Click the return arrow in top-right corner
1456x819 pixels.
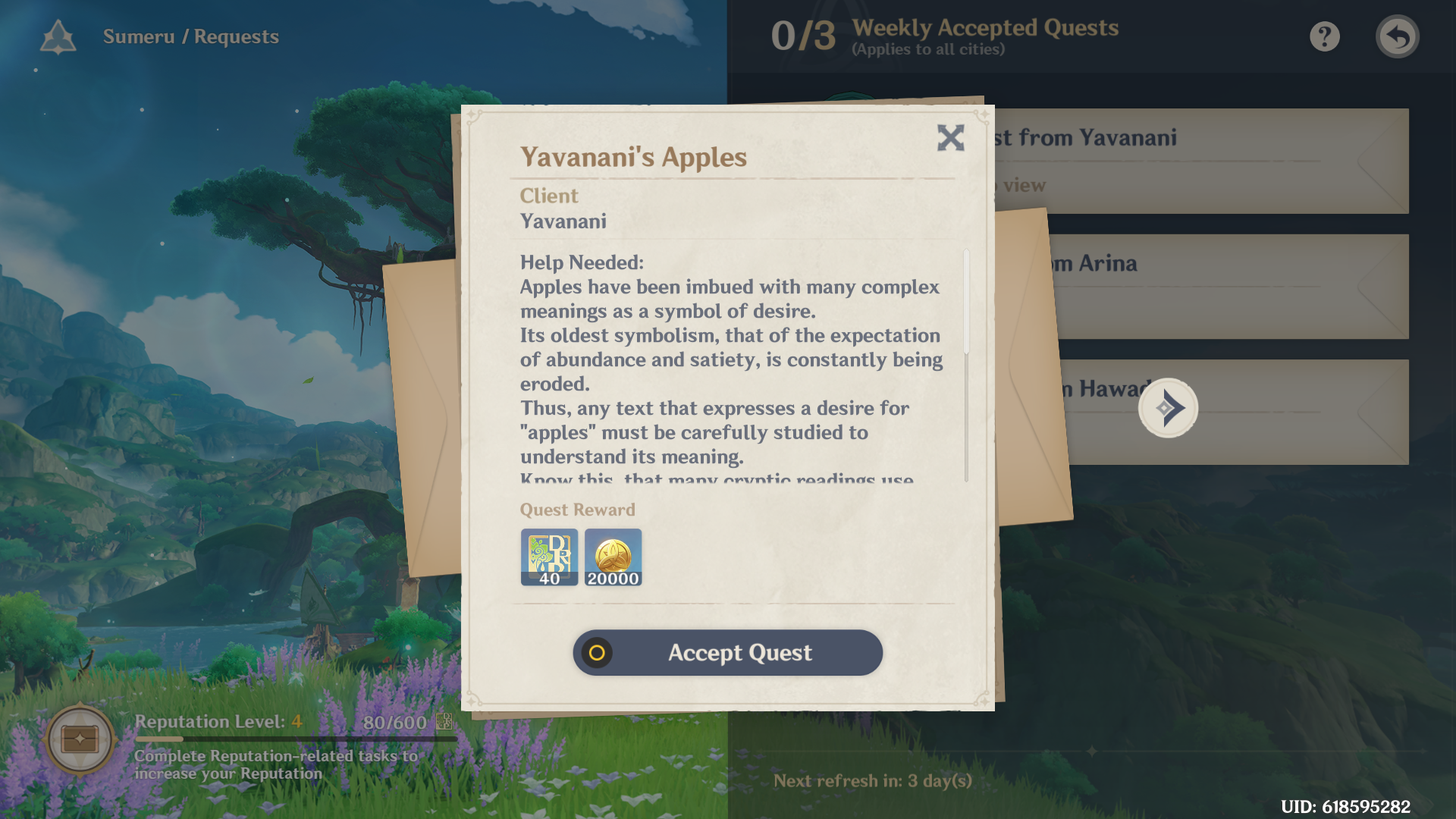pos(1398,36)
